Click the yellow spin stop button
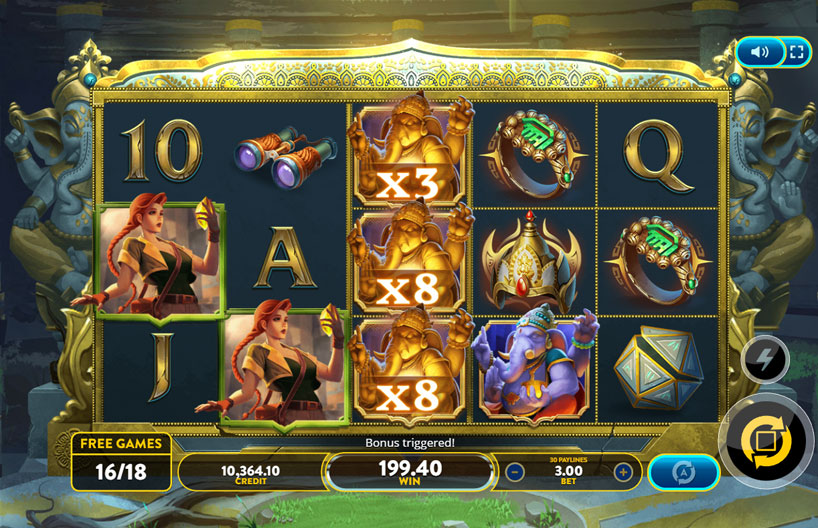This screenshot has width=818, height=528. [765, 441]
